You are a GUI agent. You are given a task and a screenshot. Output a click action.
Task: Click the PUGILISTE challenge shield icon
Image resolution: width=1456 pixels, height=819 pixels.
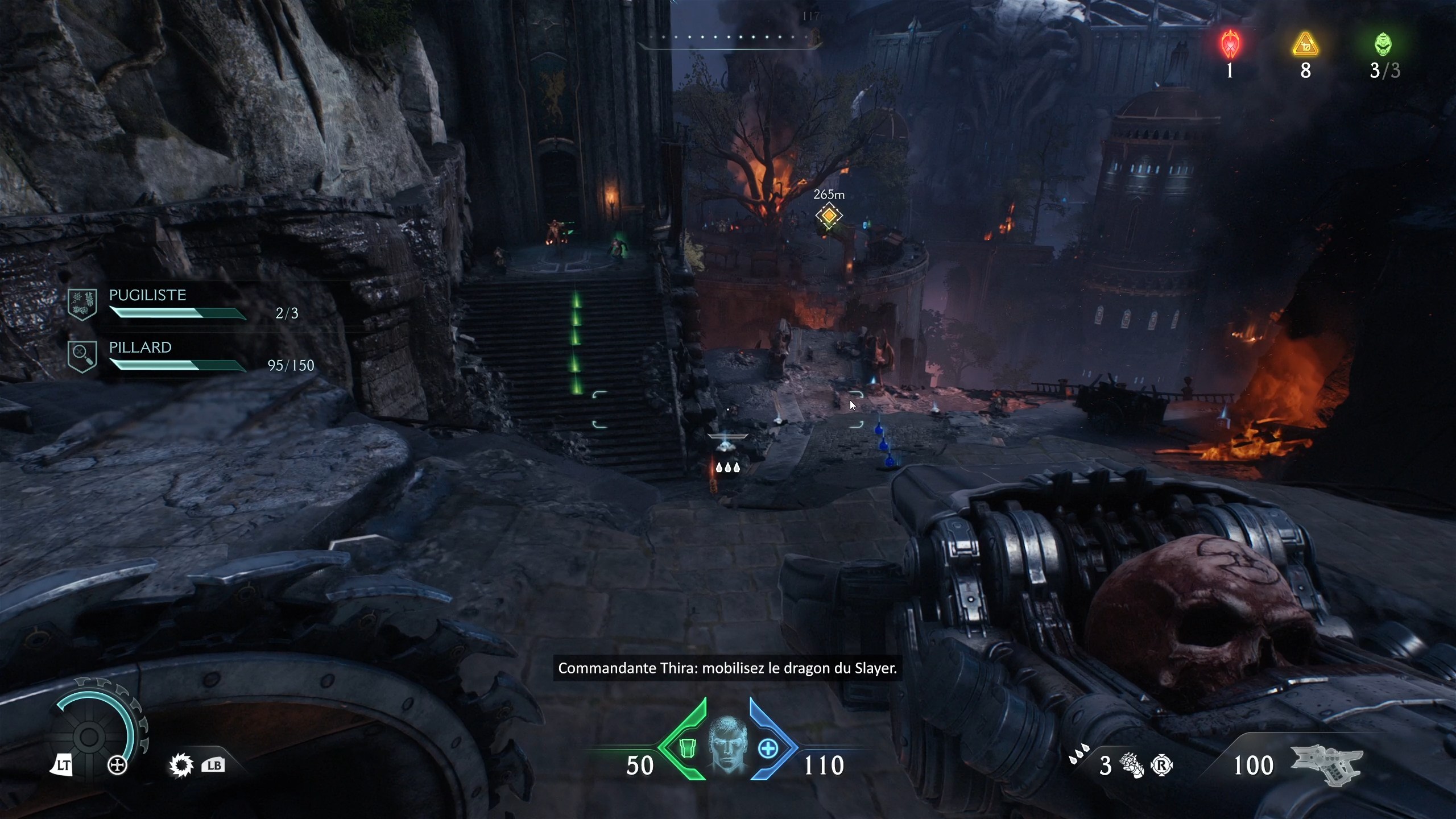click(x=82, y=303)
